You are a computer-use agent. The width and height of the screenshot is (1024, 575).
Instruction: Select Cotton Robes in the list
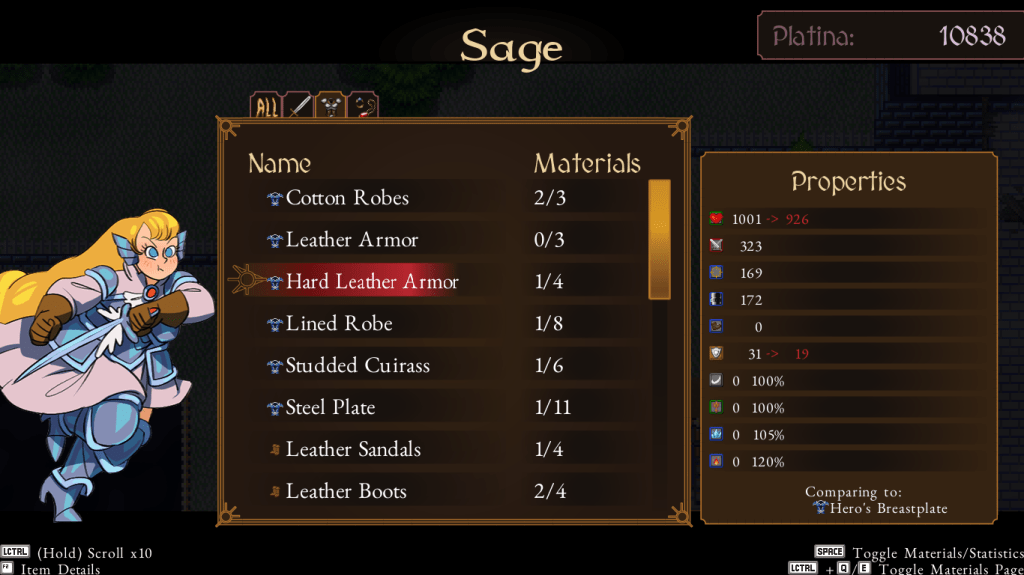tap(347, 198)
